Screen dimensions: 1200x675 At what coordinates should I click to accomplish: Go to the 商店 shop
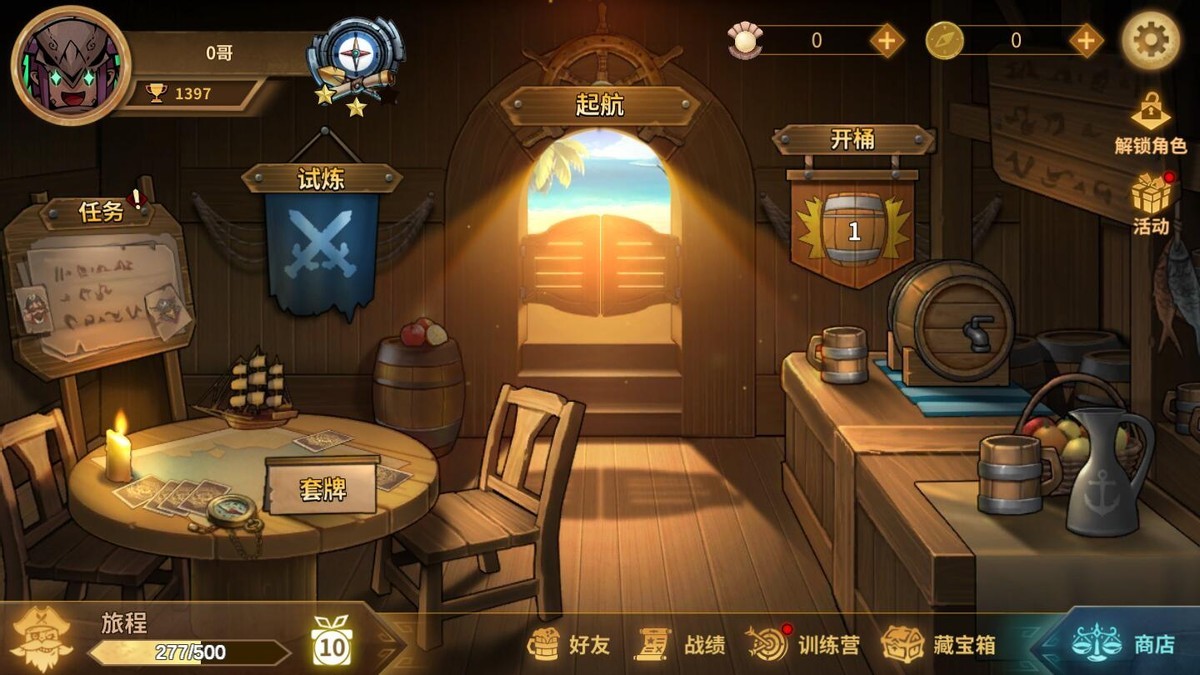[x=1125, y=645]
